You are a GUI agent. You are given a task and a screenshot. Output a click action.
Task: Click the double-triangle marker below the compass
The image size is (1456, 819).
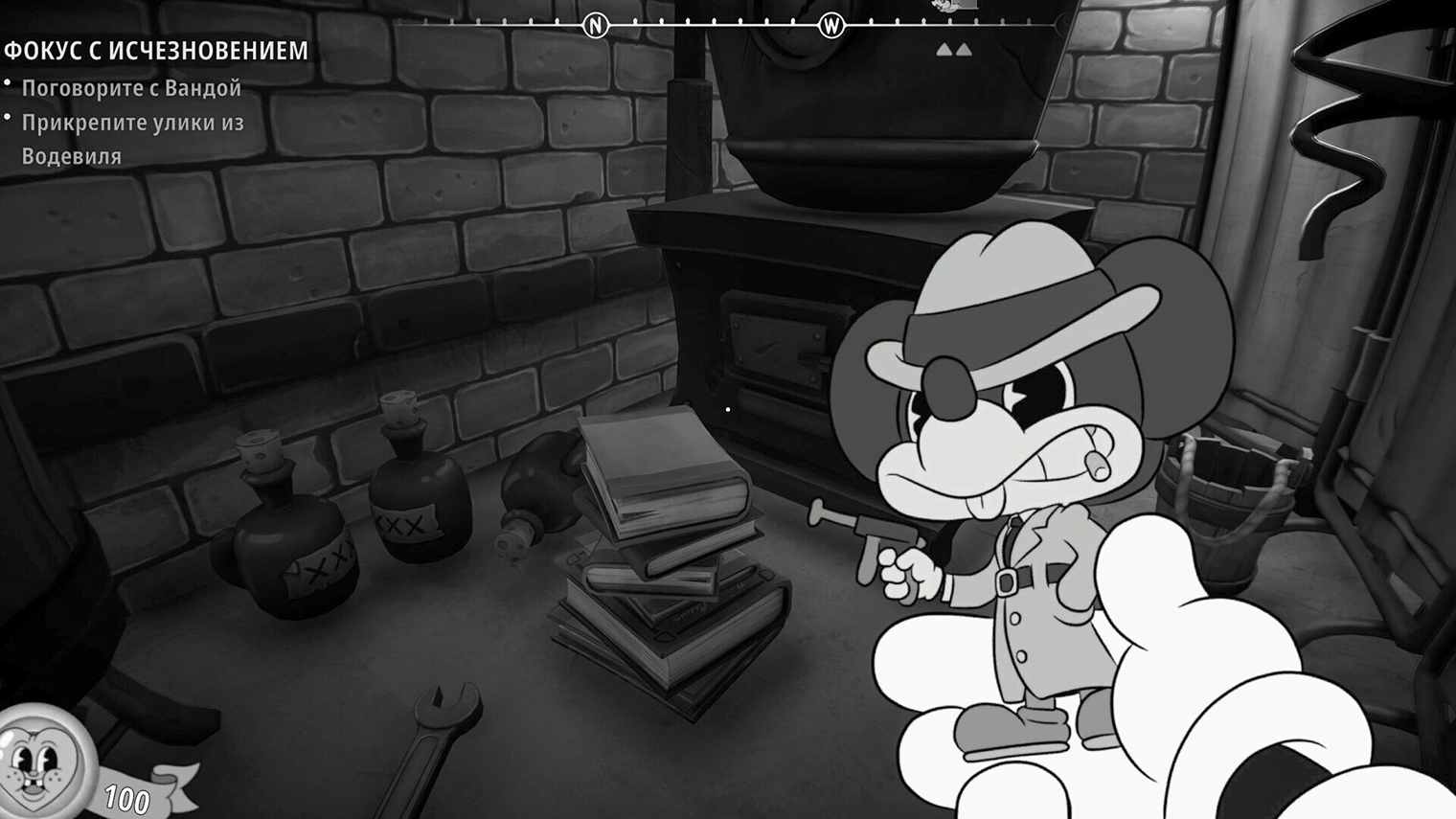953,49
